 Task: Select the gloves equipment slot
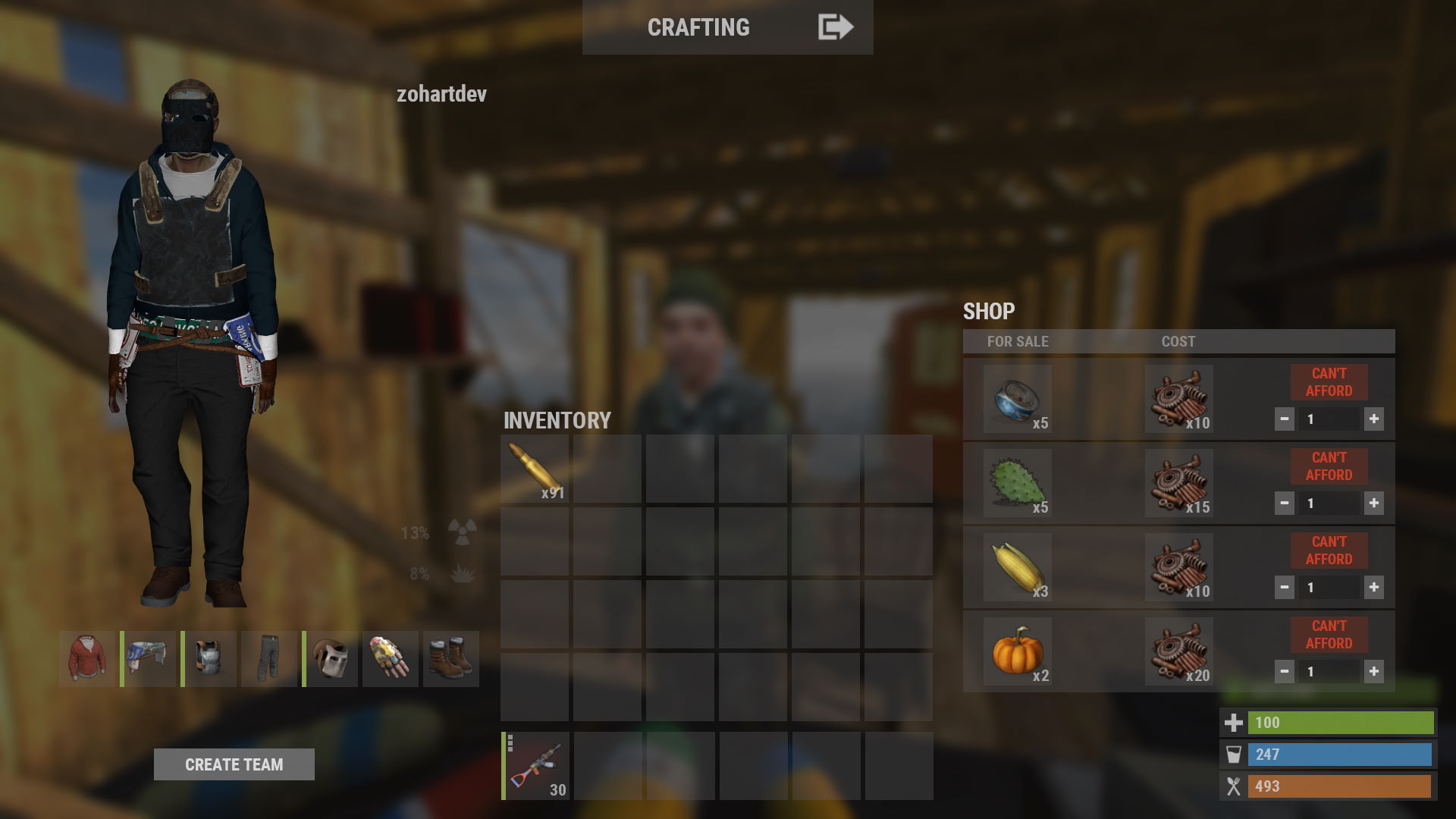click(x=391, y=659)
